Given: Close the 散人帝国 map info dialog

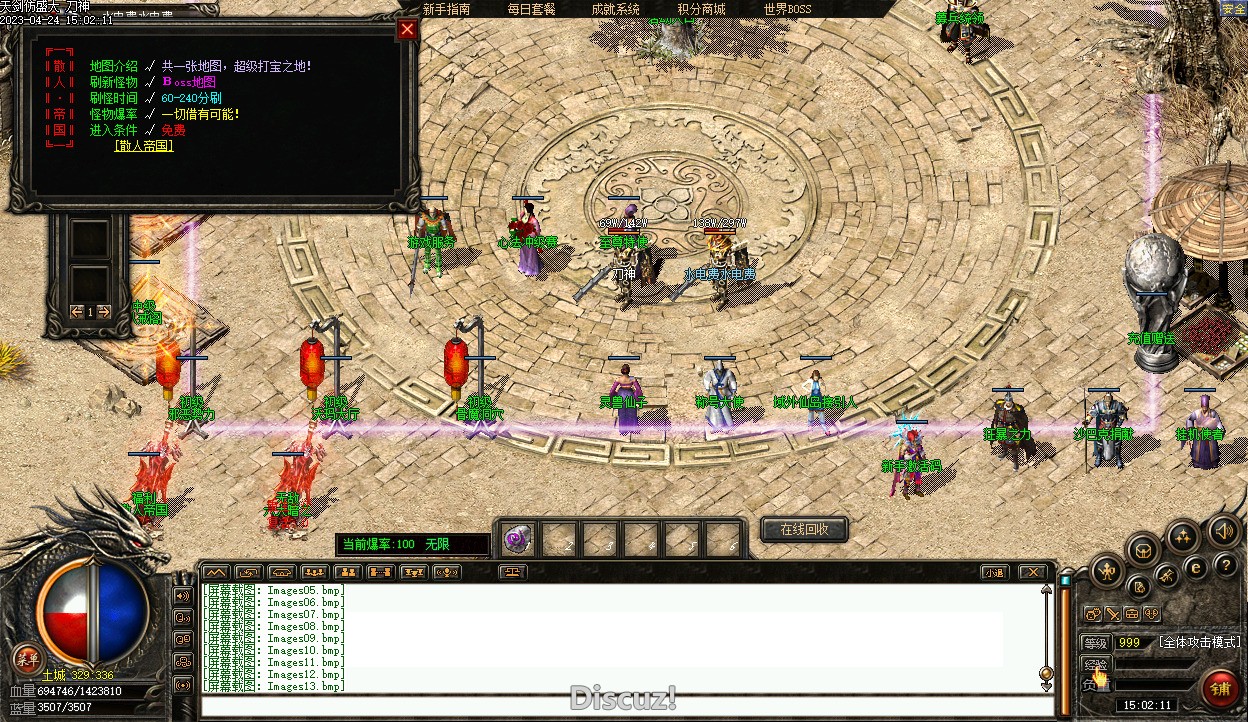Looking at the screenshot, I should pos(407,29).
